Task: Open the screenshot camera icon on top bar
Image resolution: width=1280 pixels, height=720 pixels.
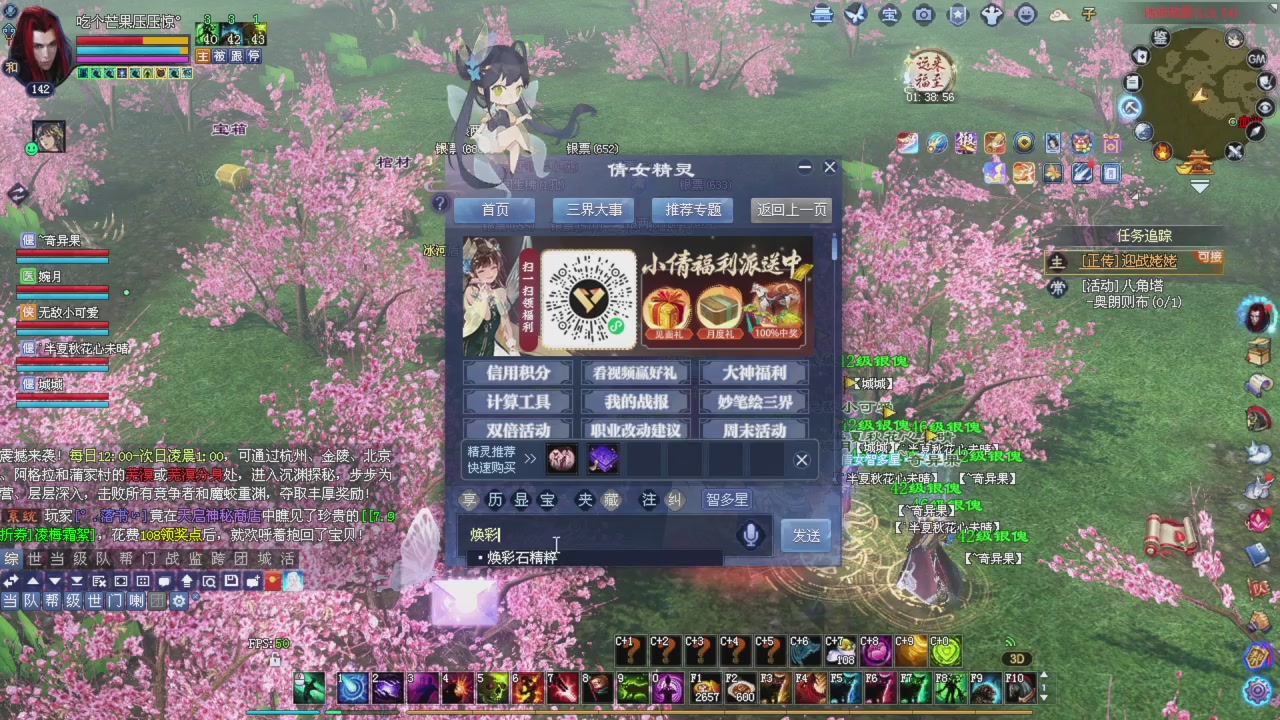Action: [x=922, y=15]
